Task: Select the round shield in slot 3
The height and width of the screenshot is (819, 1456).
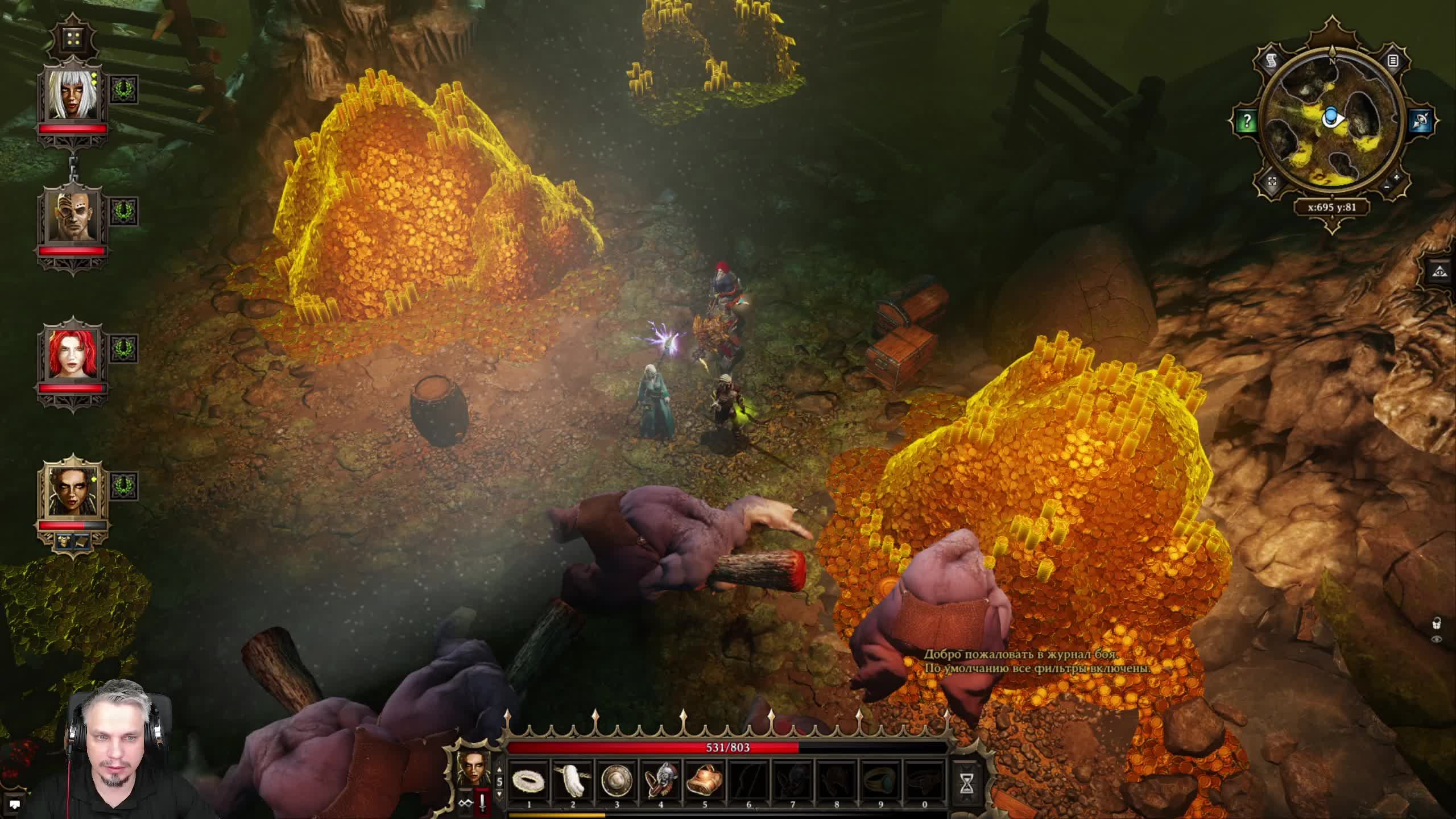Action: coord(617,780)
